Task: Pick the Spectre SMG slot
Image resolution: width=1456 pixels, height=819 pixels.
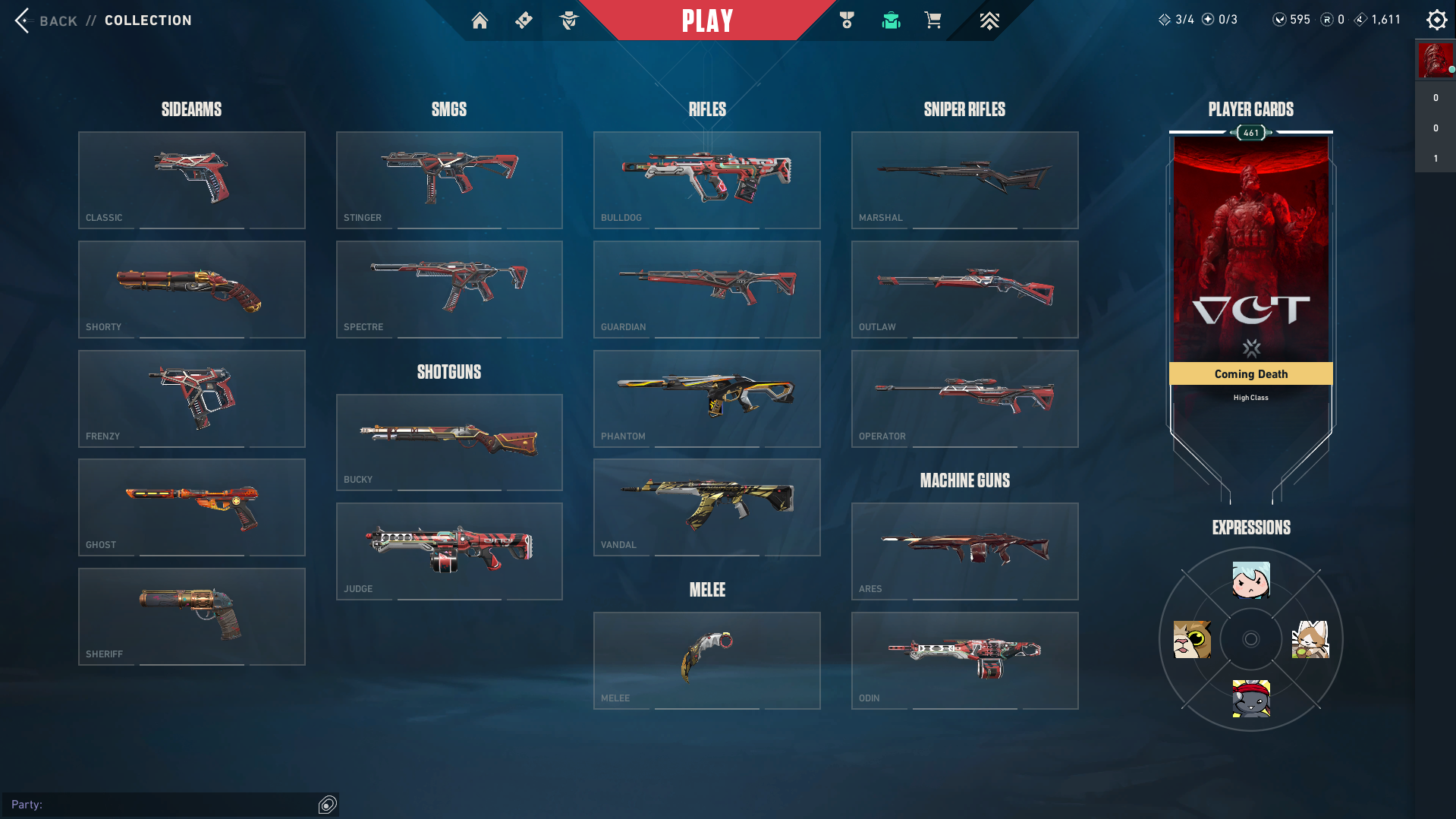Action: coord(449,289)
